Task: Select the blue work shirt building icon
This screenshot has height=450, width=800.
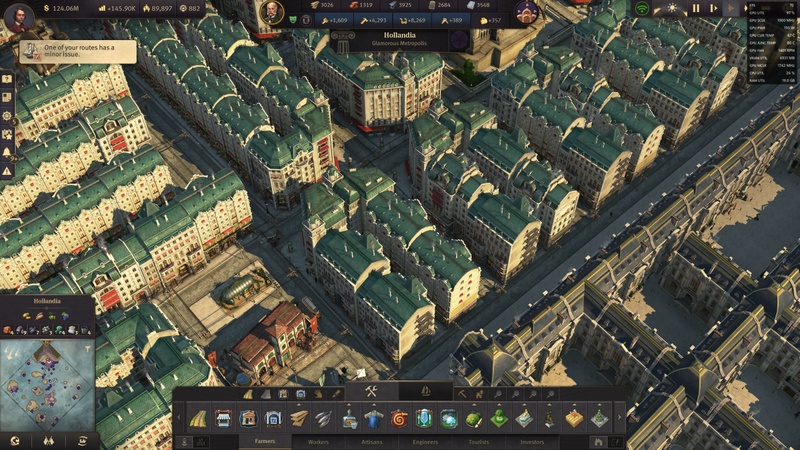Action: (x=373, y=418)
